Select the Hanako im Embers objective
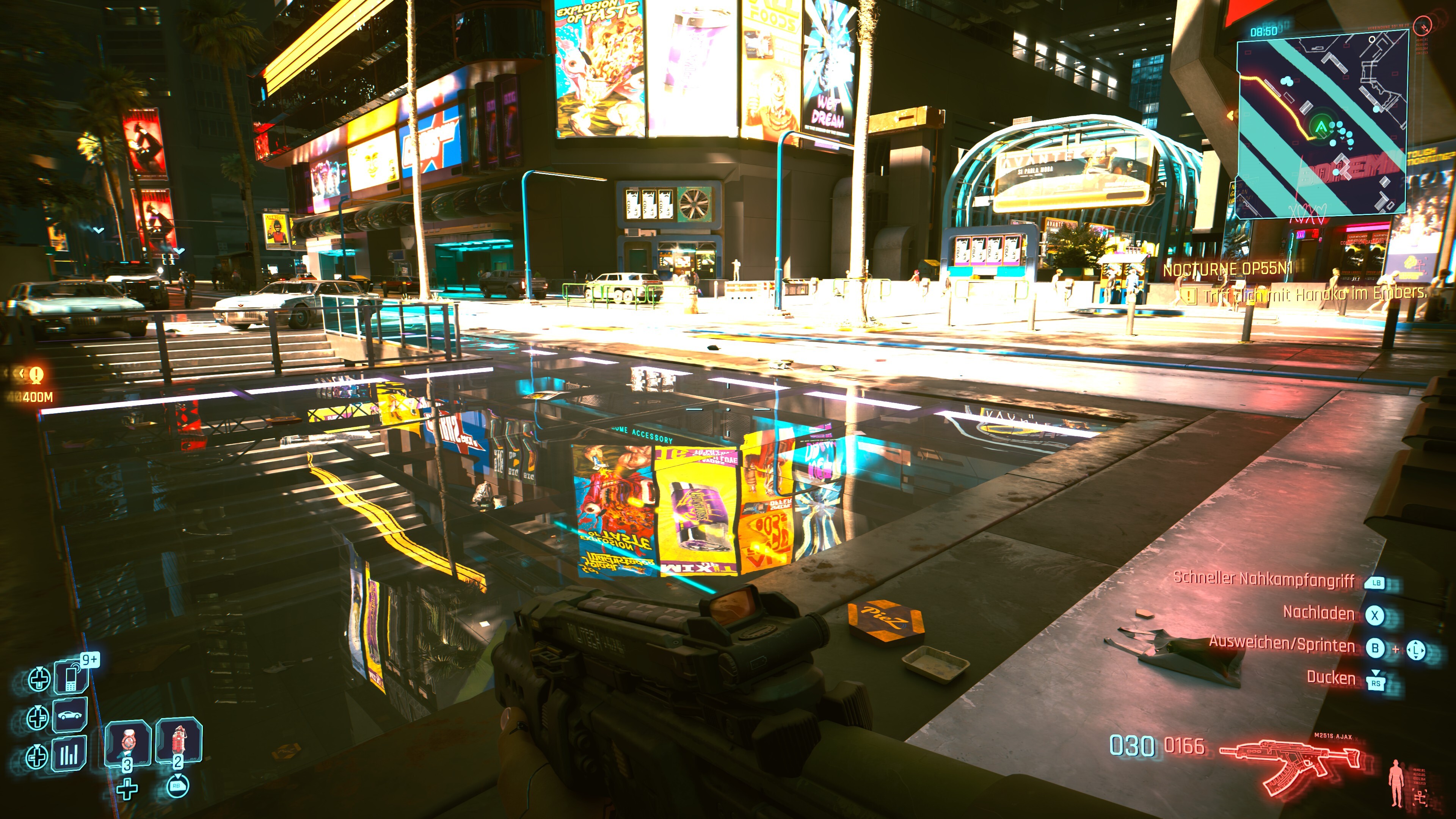Image resolution: width=1456 pixels, height=819 pixels. pos(1315,294)
